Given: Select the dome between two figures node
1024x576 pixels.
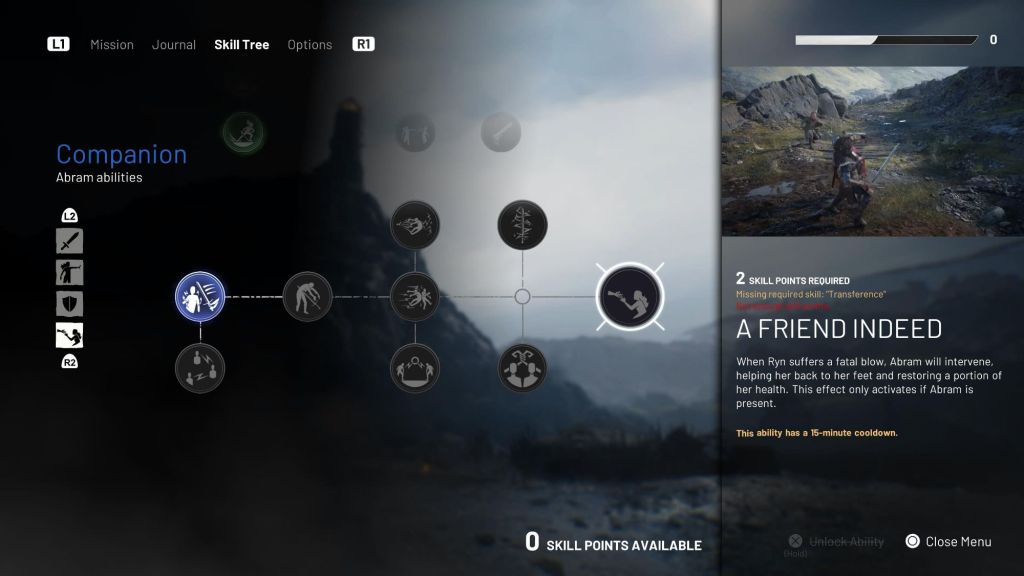Looking at the screenshot, I should click(x=415, y=368).
